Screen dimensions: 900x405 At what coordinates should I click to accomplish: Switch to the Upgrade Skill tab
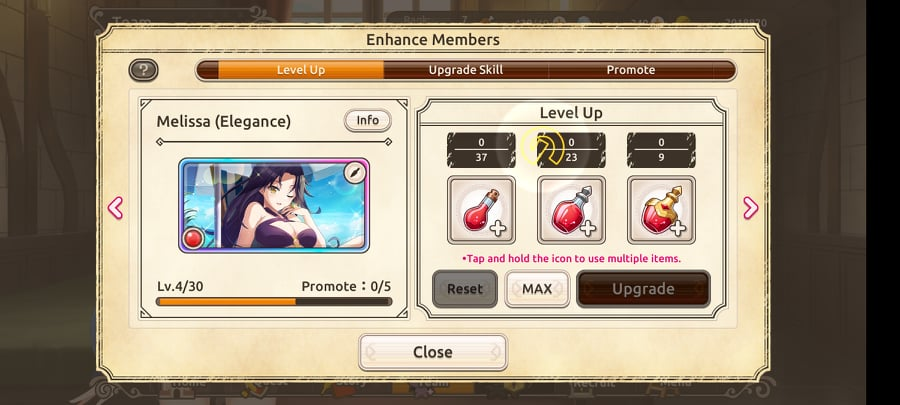(x=466, y=70)
